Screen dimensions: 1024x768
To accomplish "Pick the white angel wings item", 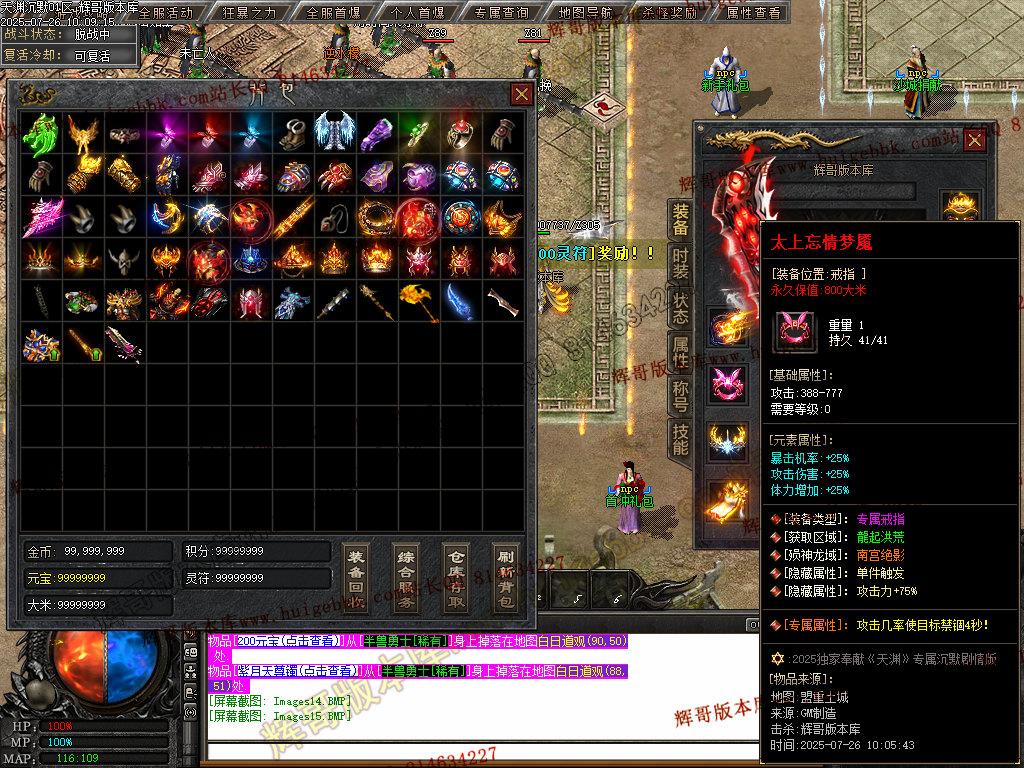I will tap(334, 132).
